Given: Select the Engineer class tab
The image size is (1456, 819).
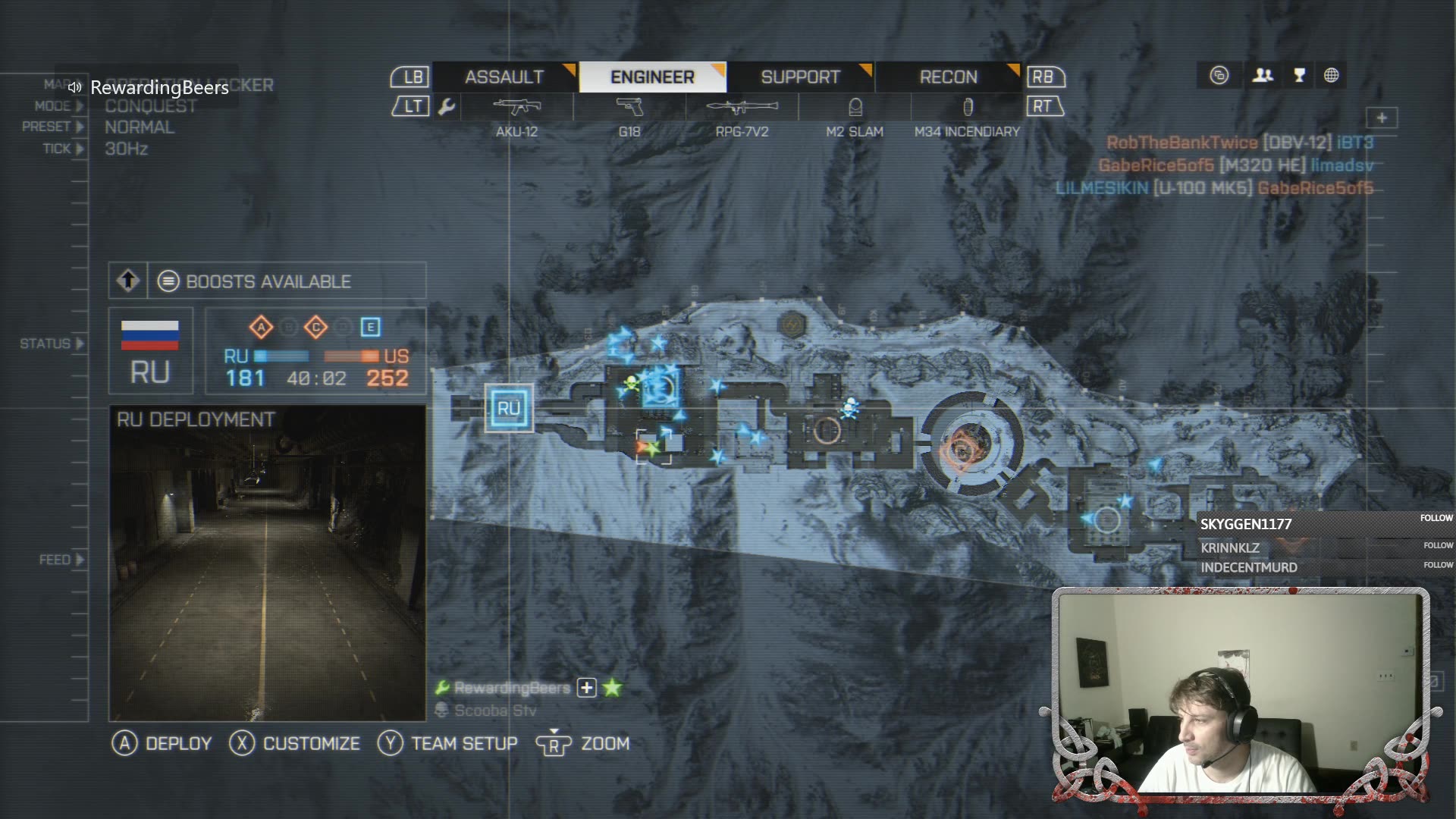Looking at the screenshot, I should (652, 77).
